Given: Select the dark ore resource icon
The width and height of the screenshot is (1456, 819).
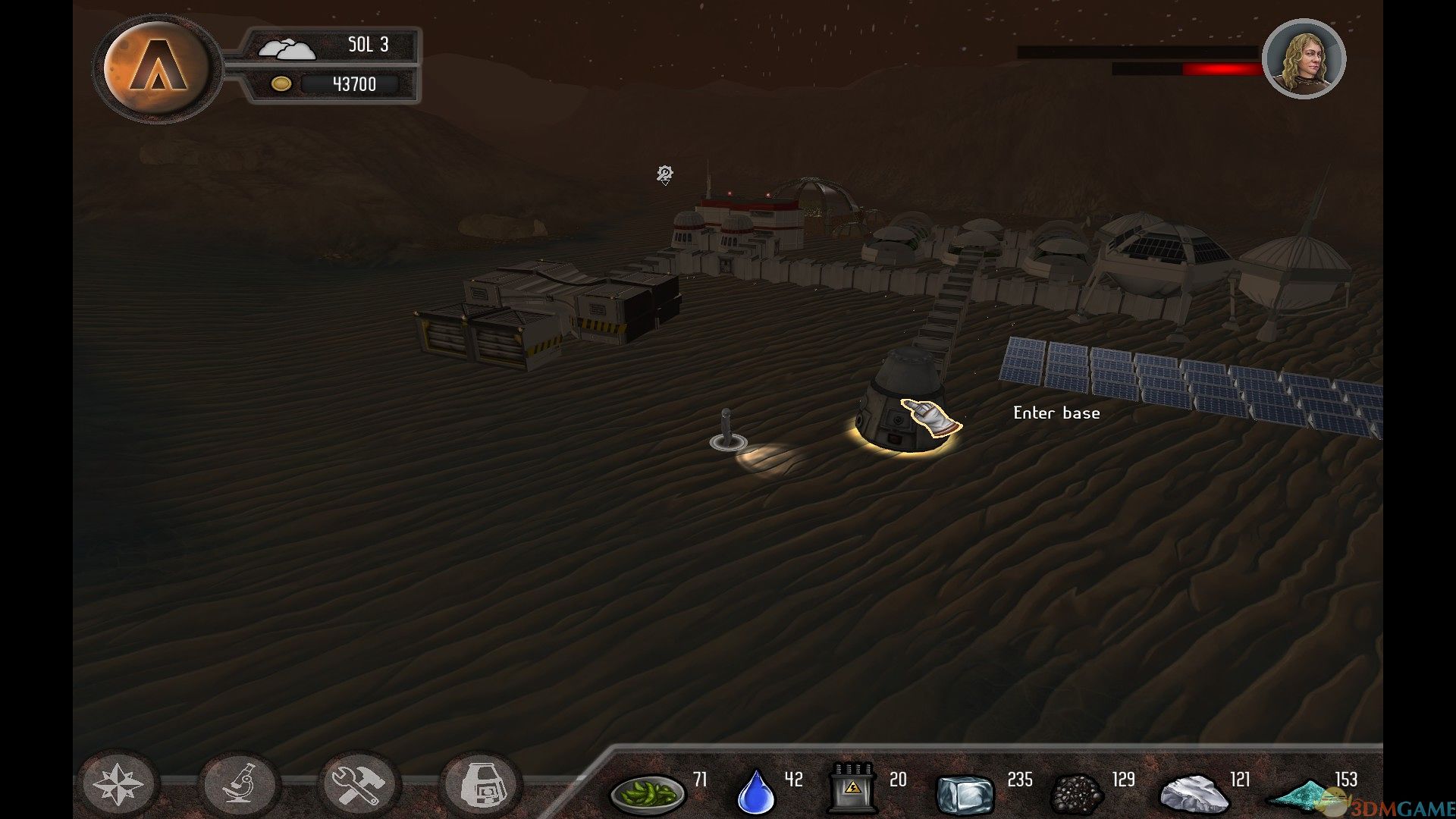Looking at the screenshot, I should coord(1077,793).
